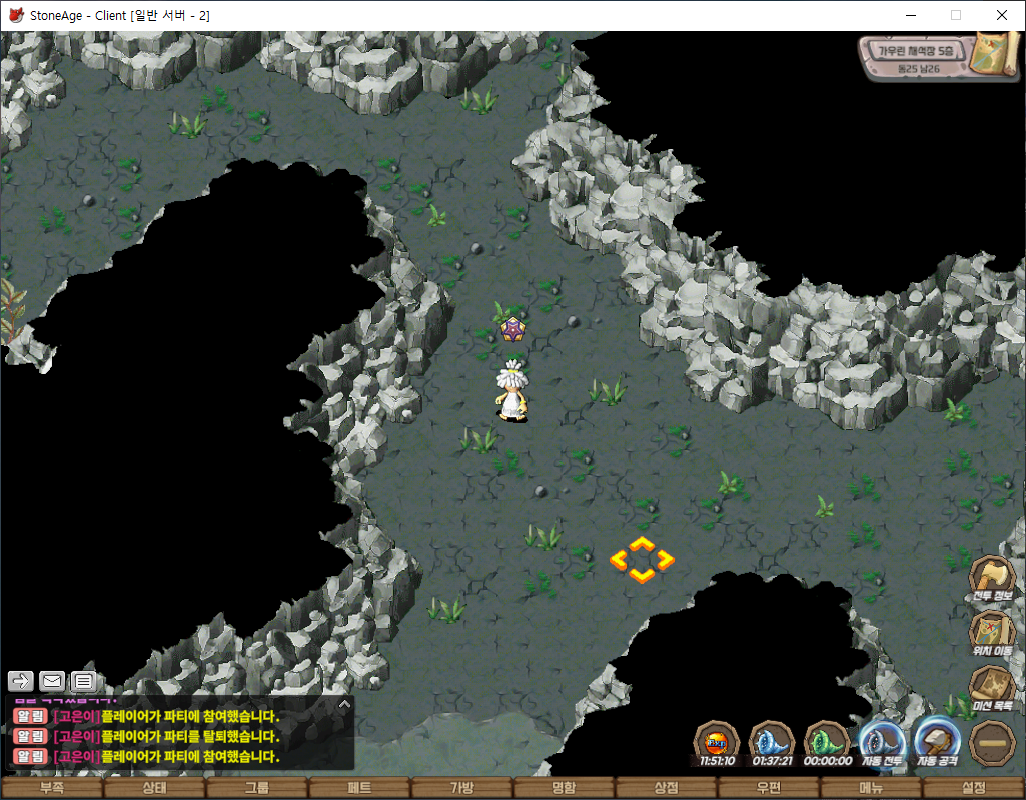Open the 상점 (shop) menu

click(x=666, y=788)
